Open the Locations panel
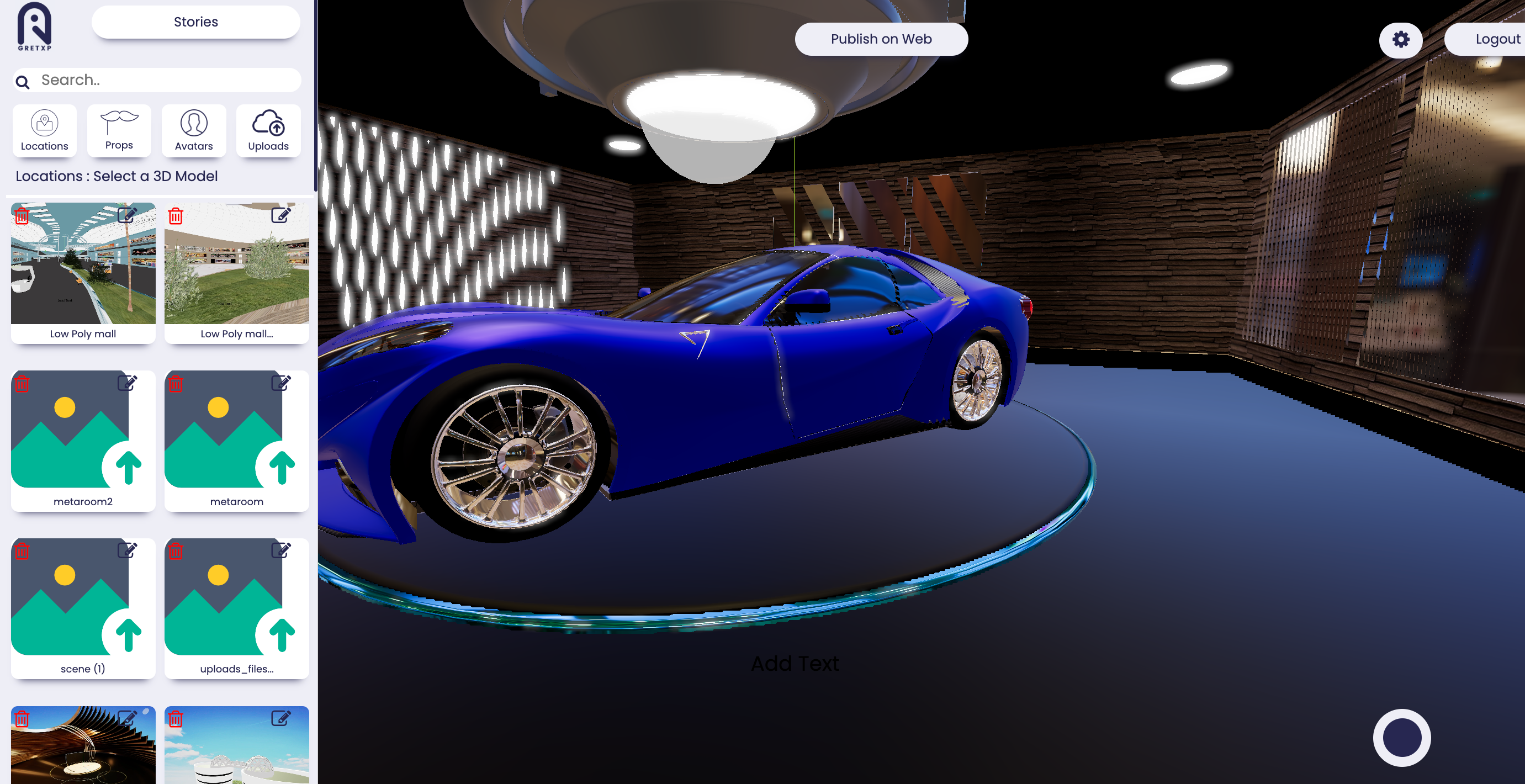This screenshot has height=784, width=1525. pyautogui.click(x=44, y=131)
